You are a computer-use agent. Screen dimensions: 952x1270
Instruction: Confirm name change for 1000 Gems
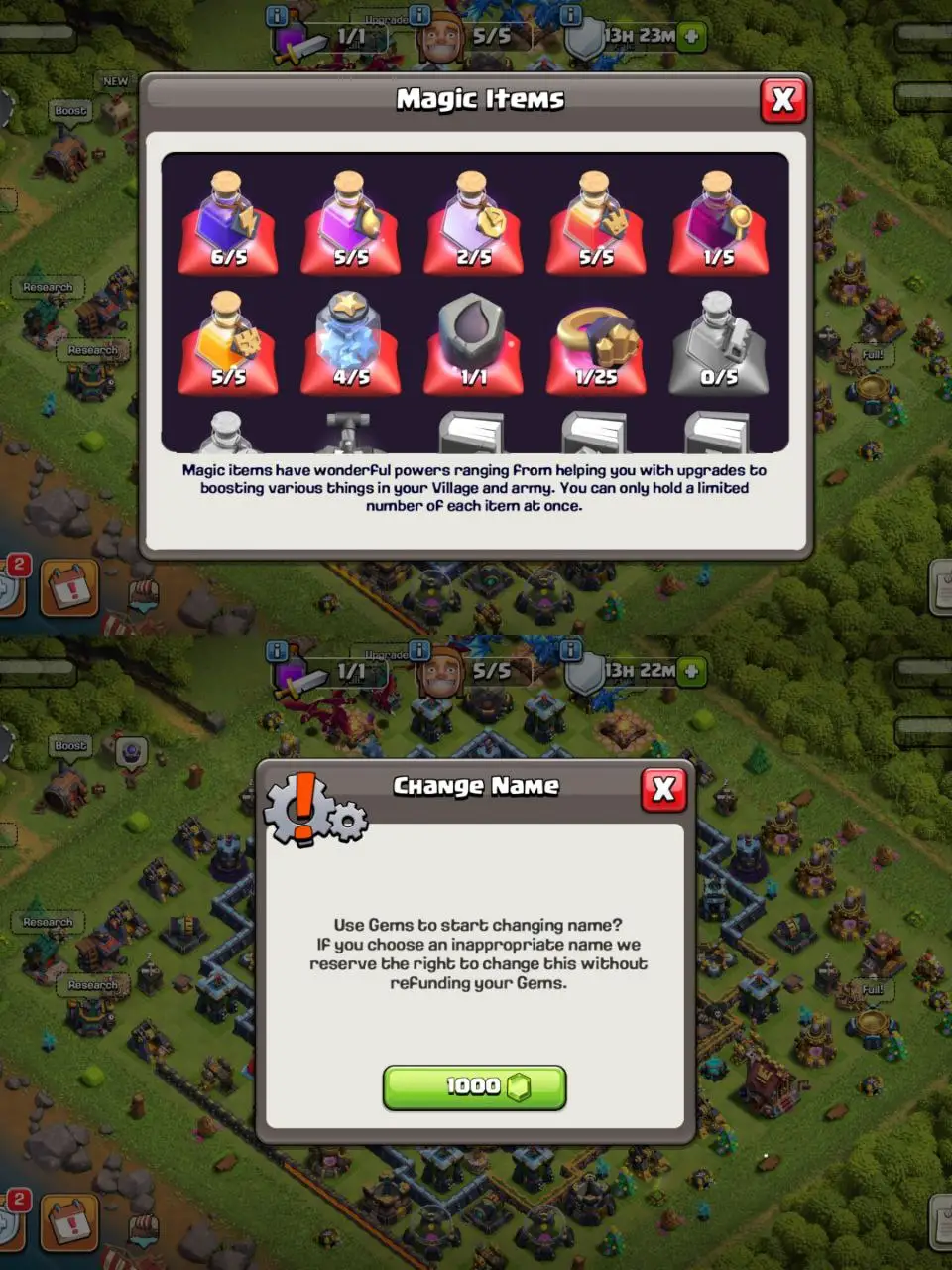474,1087
